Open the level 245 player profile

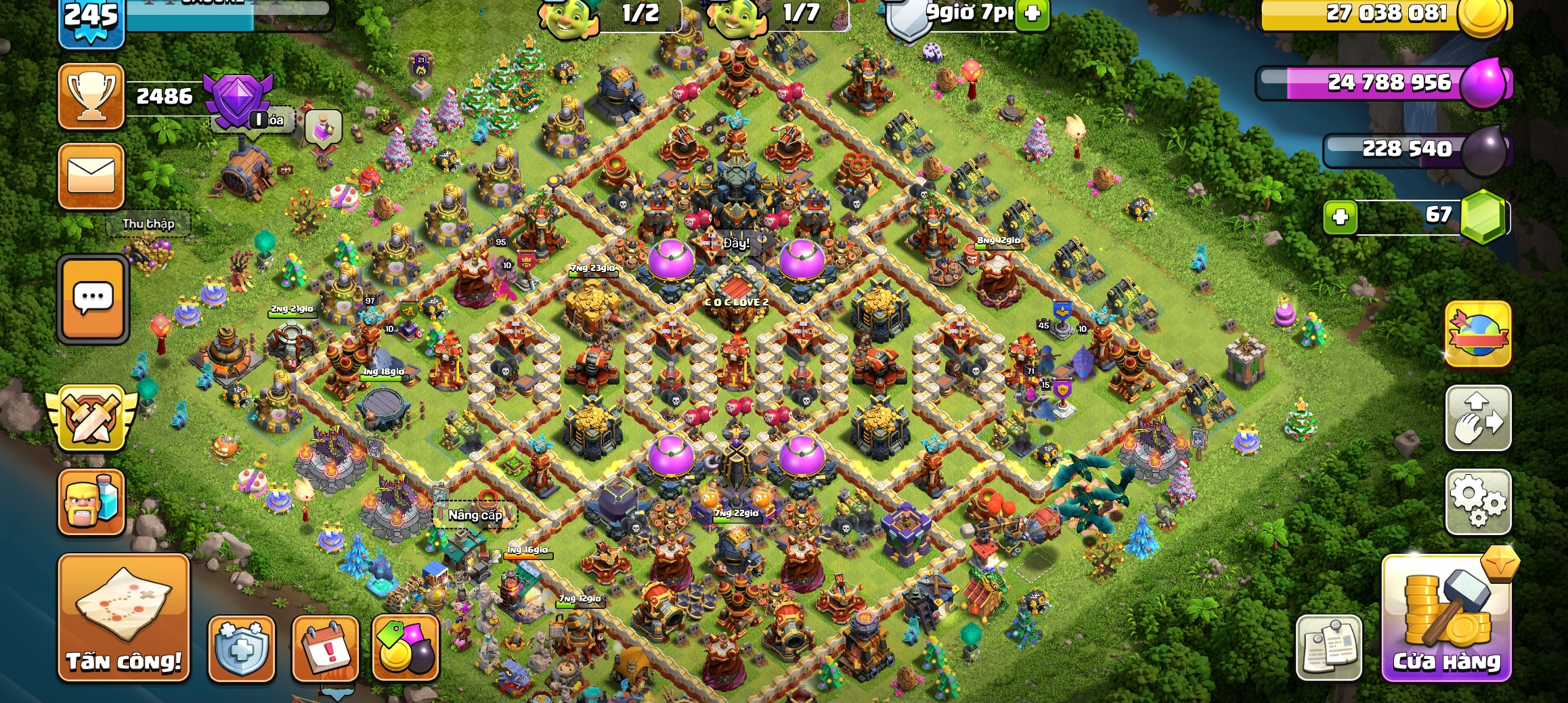(91, 22)
